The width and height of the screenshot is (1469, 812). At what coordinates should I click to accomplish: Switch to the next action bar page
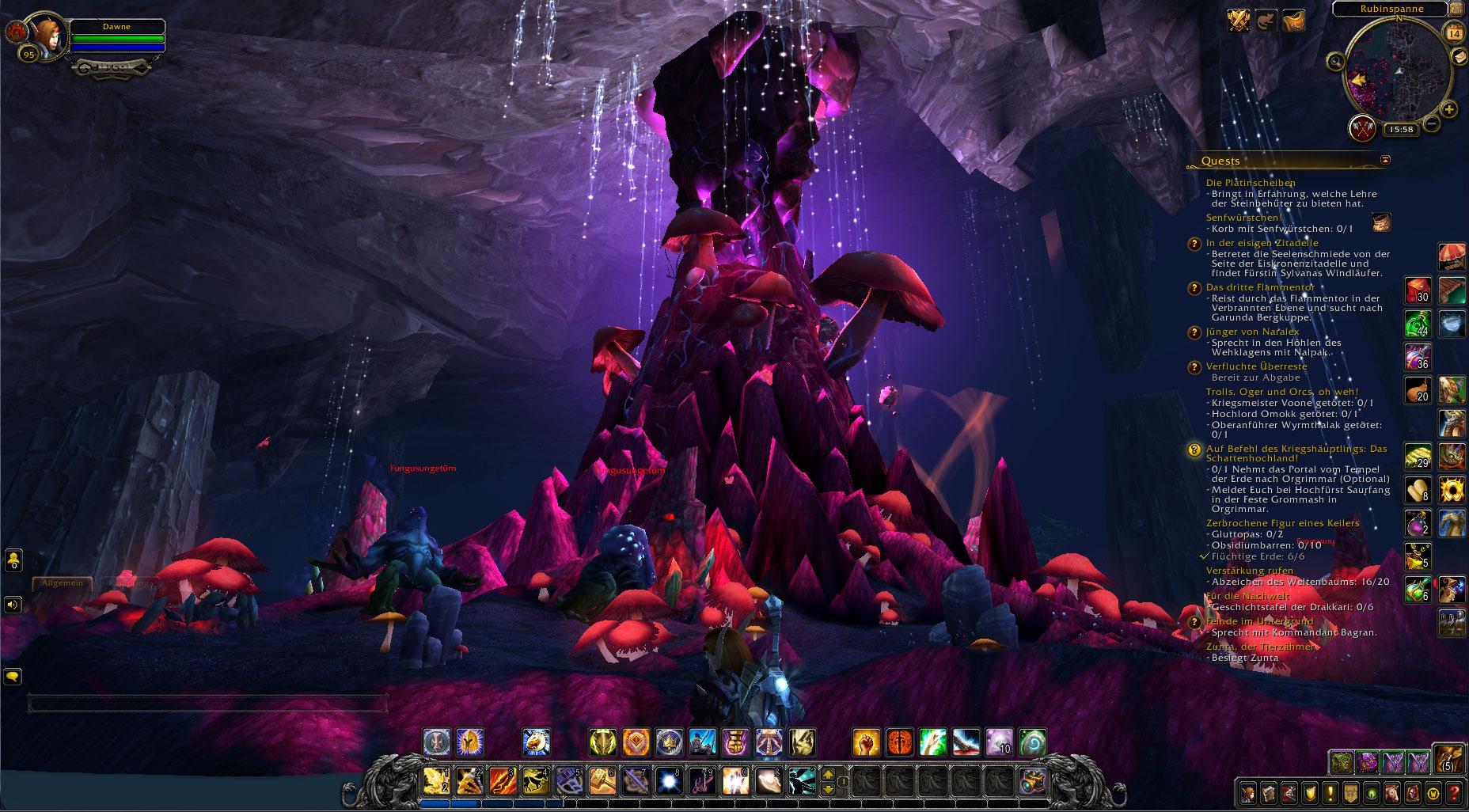point(829,775)
